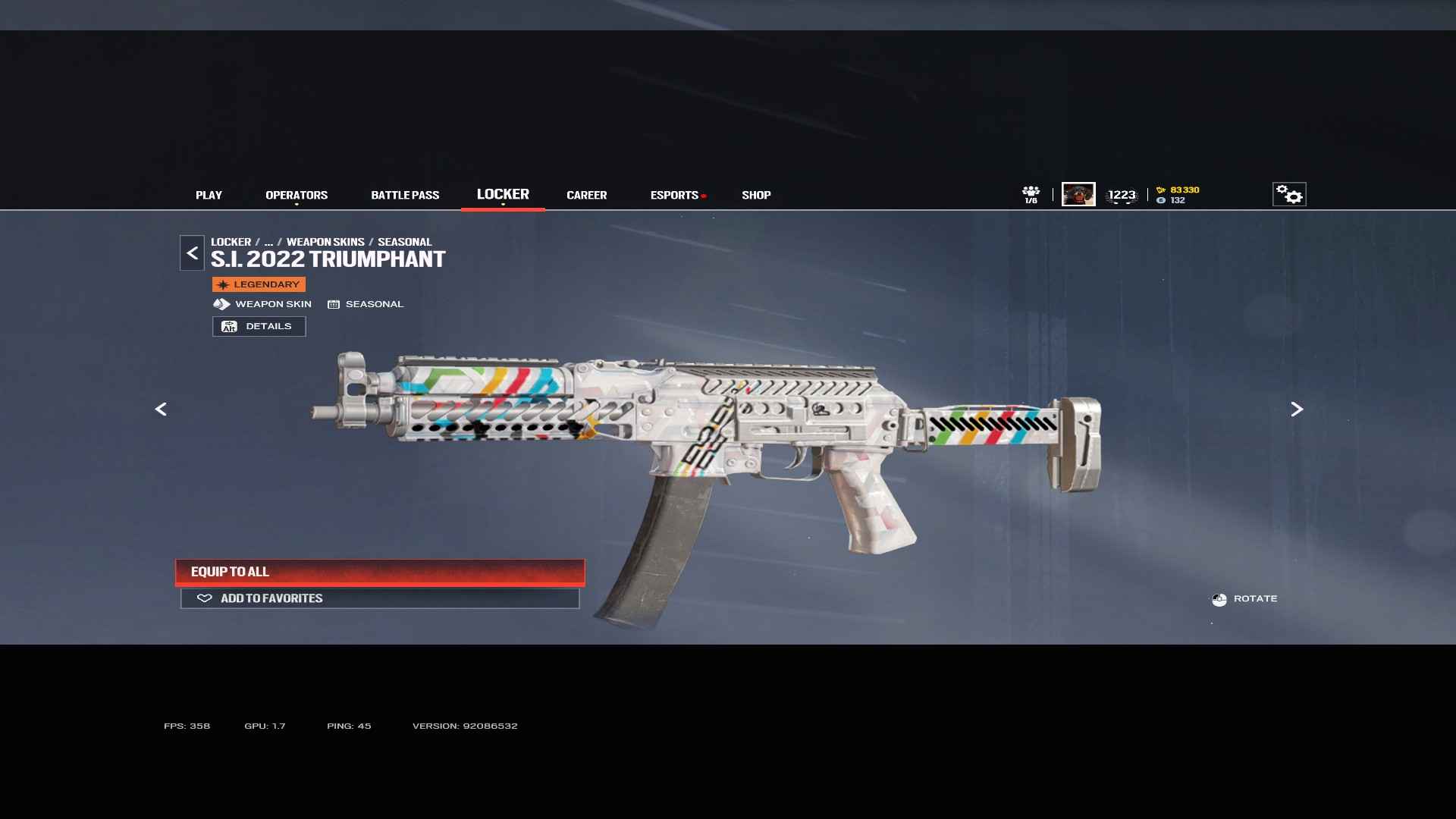Open the settings gear icon
This screenshot has height=819, width=1456.
click(1288, 194)
